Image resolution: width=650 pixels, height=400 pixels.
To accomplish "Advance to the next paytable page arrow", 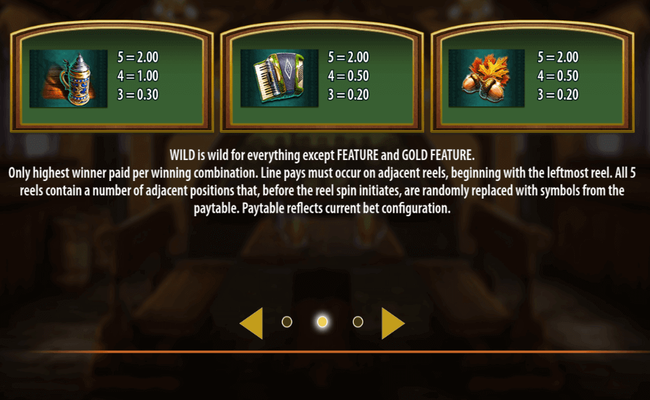I will pyautogui.click(x=392, y=322).
